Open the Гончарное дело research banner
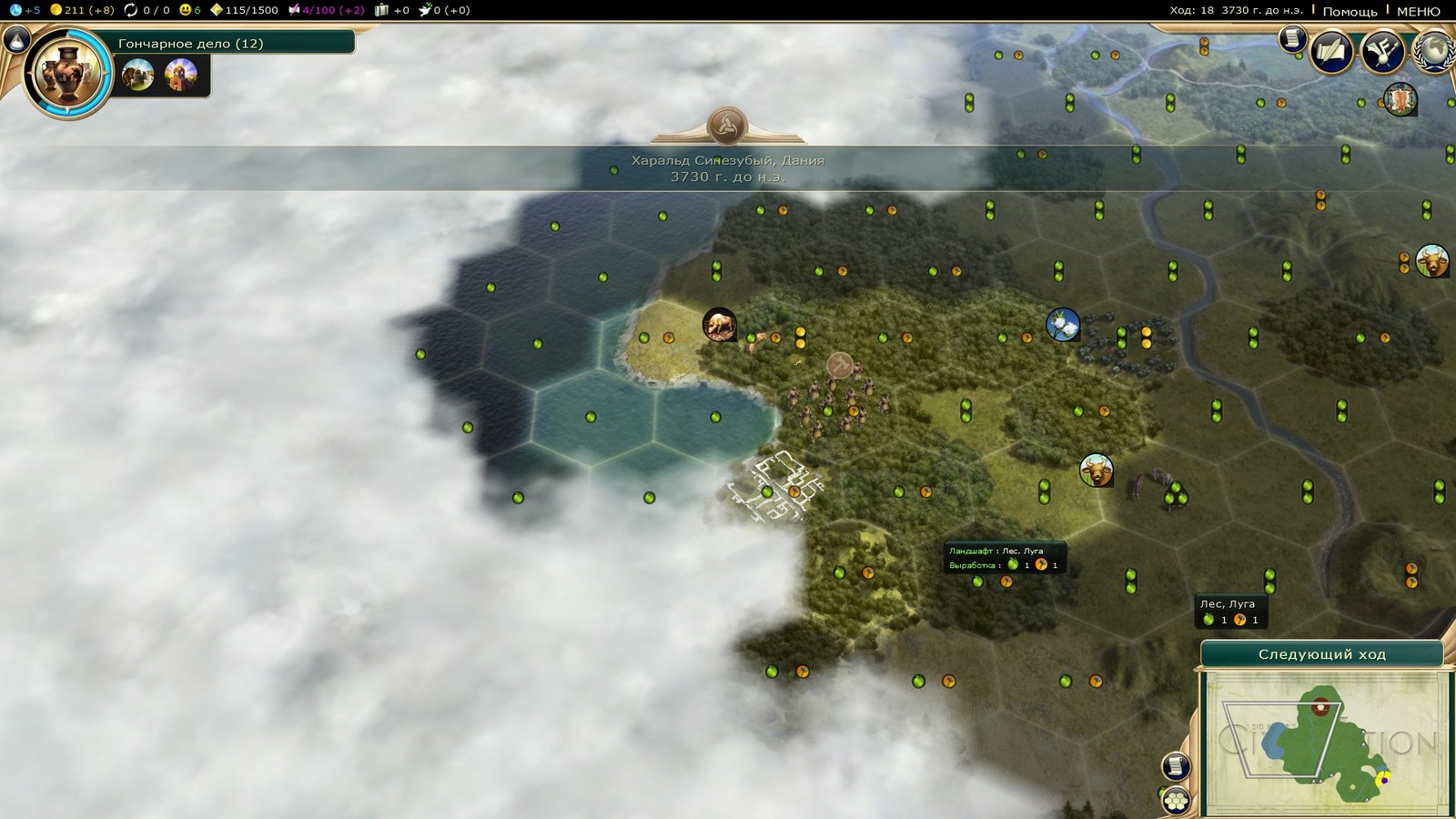This screenshot has width=1456, height=819. coord(232,43)
